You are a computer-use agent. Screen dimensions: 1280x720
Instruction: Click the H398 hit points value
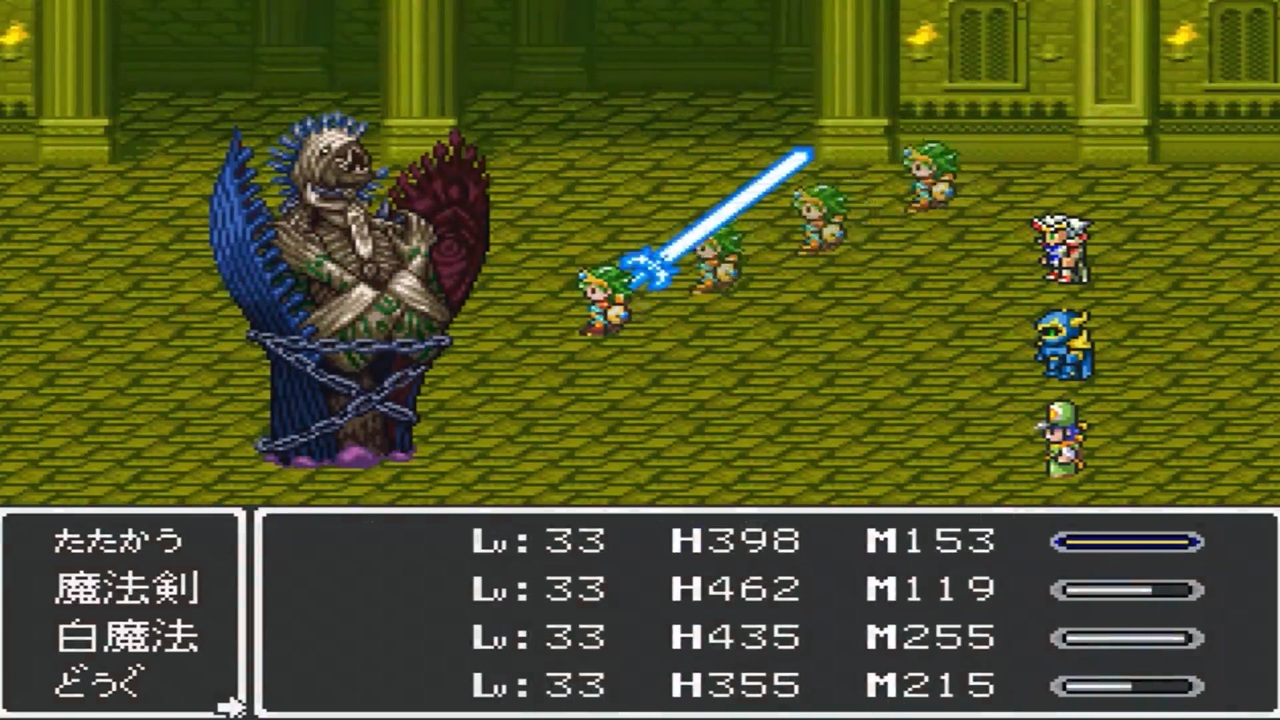tap(737, 541)
